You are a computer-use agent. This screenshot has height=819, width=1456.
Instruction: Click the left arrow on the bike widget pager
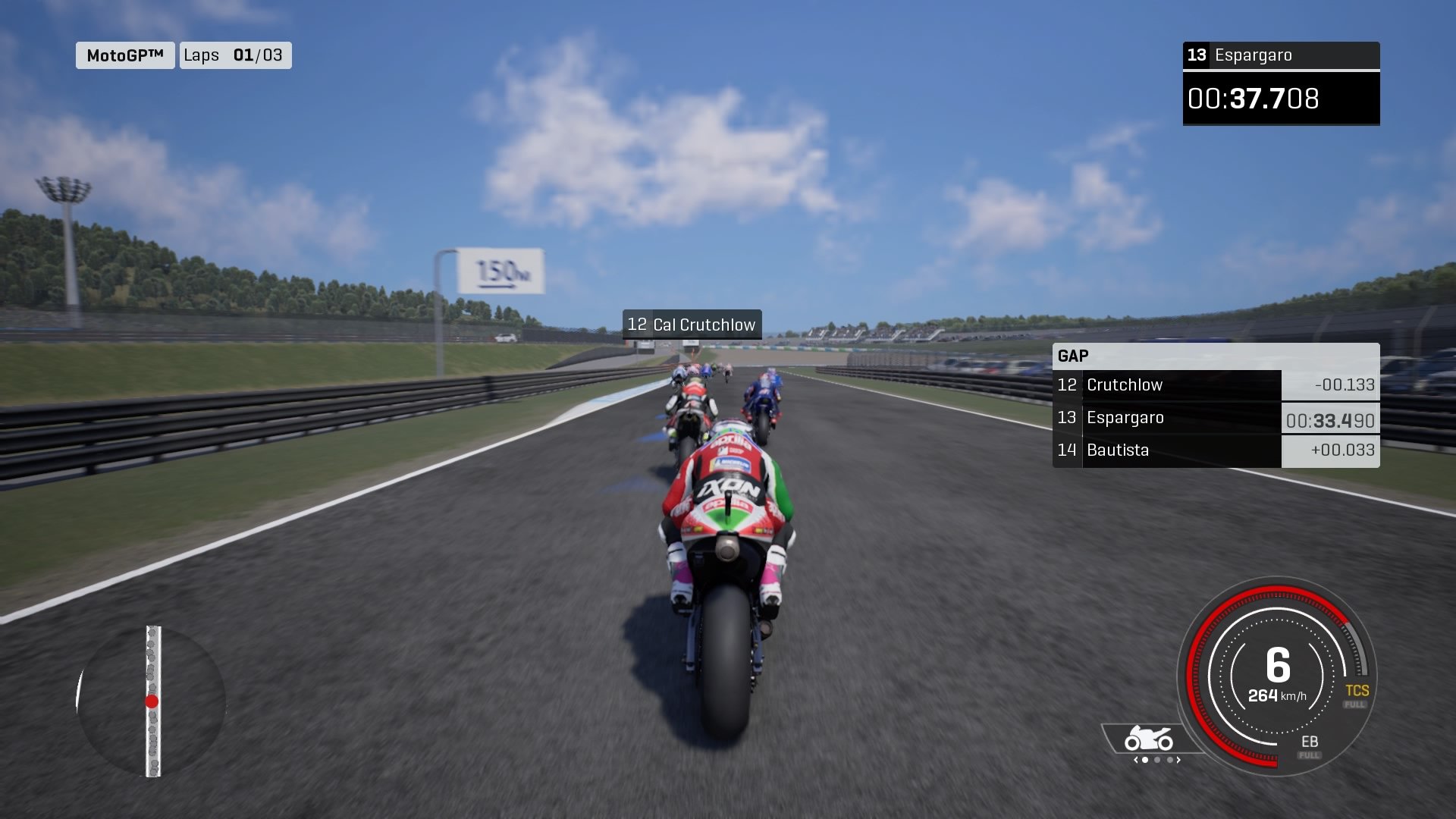[1135, 760]
